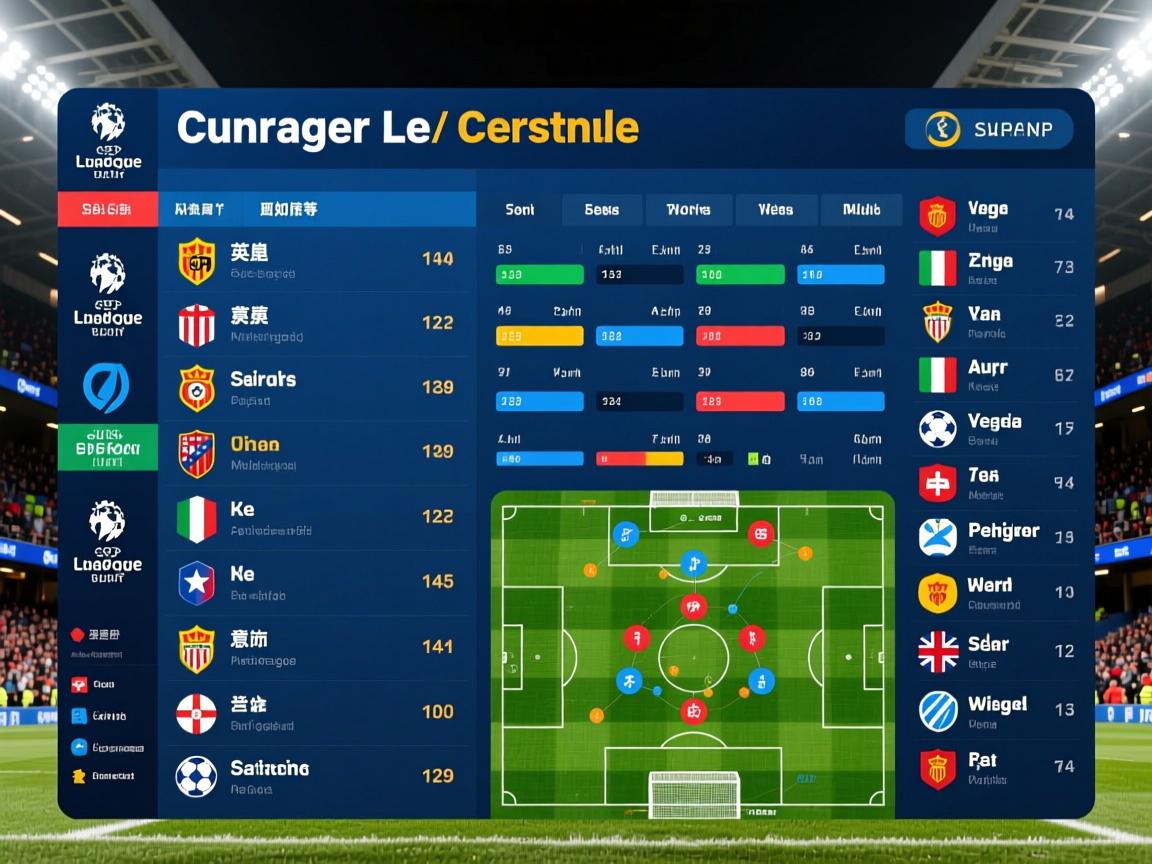Screen dimensions: 1152x864
Task: Open the Wiegel ranking entry
Action: coord(996,710)
